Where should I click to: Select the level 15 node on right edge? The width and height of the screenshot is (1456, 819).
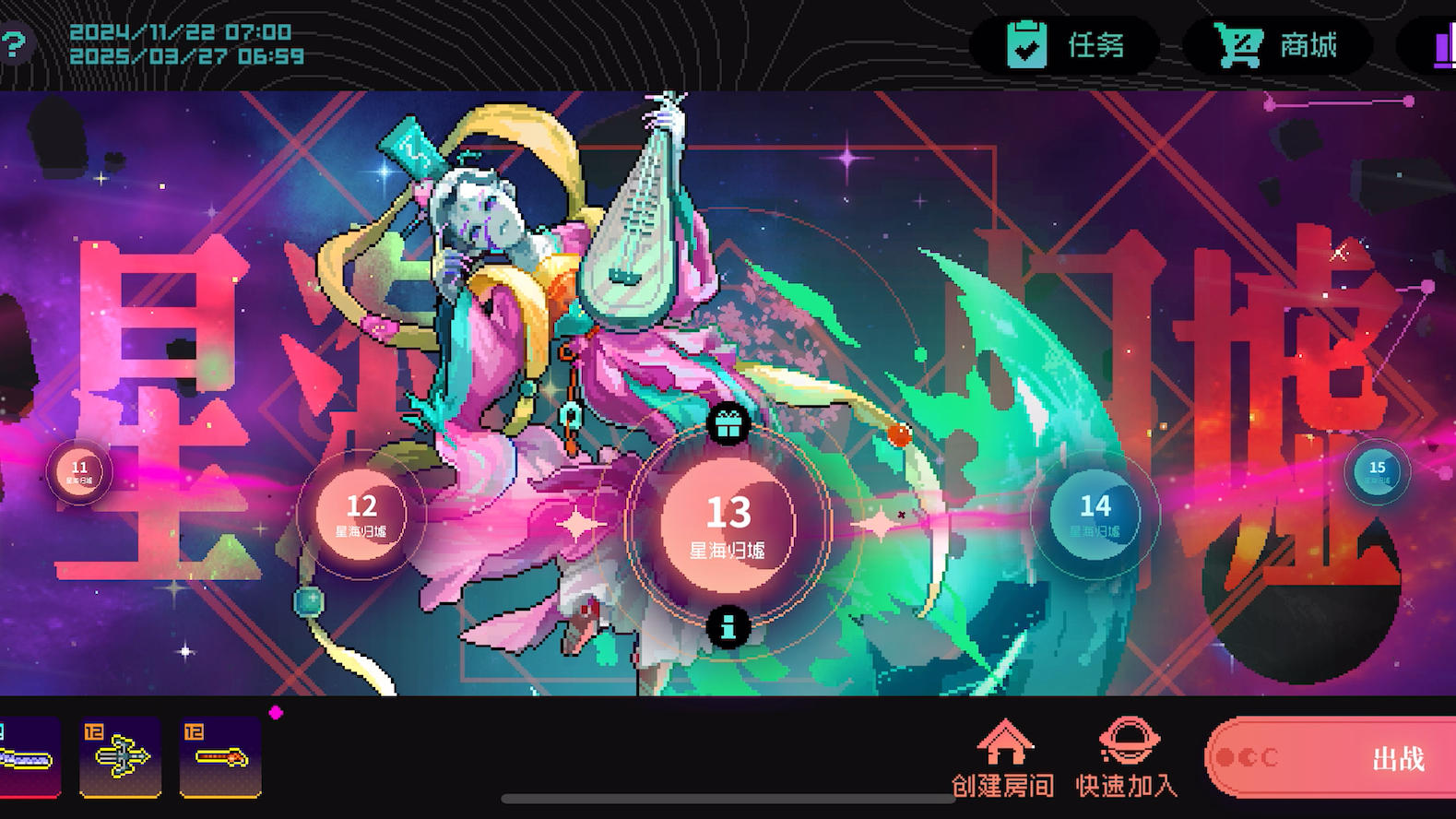[x=1378, y=472]
